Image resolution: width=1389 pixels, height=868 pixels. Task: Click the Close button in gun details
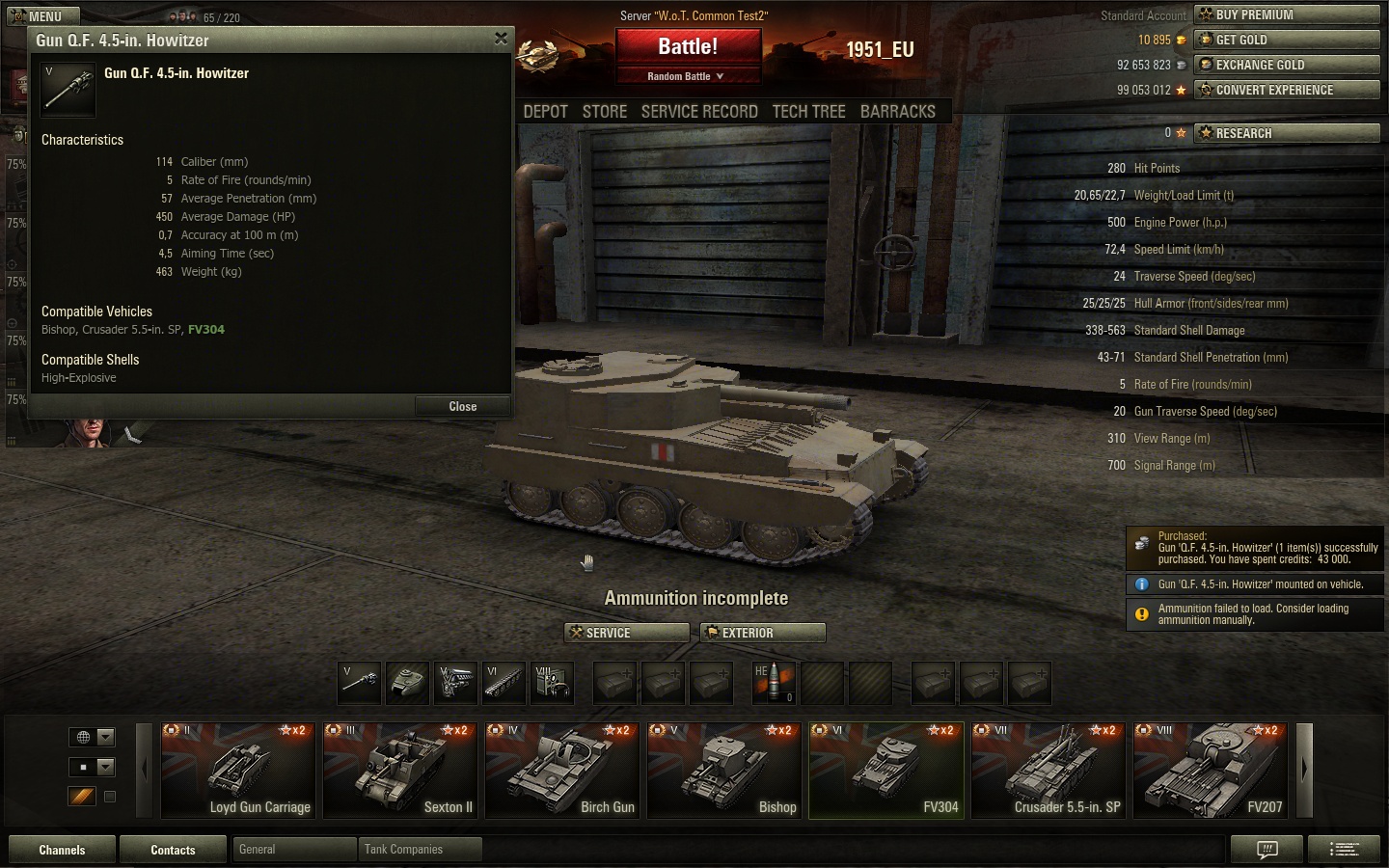[x=462, y=406]
